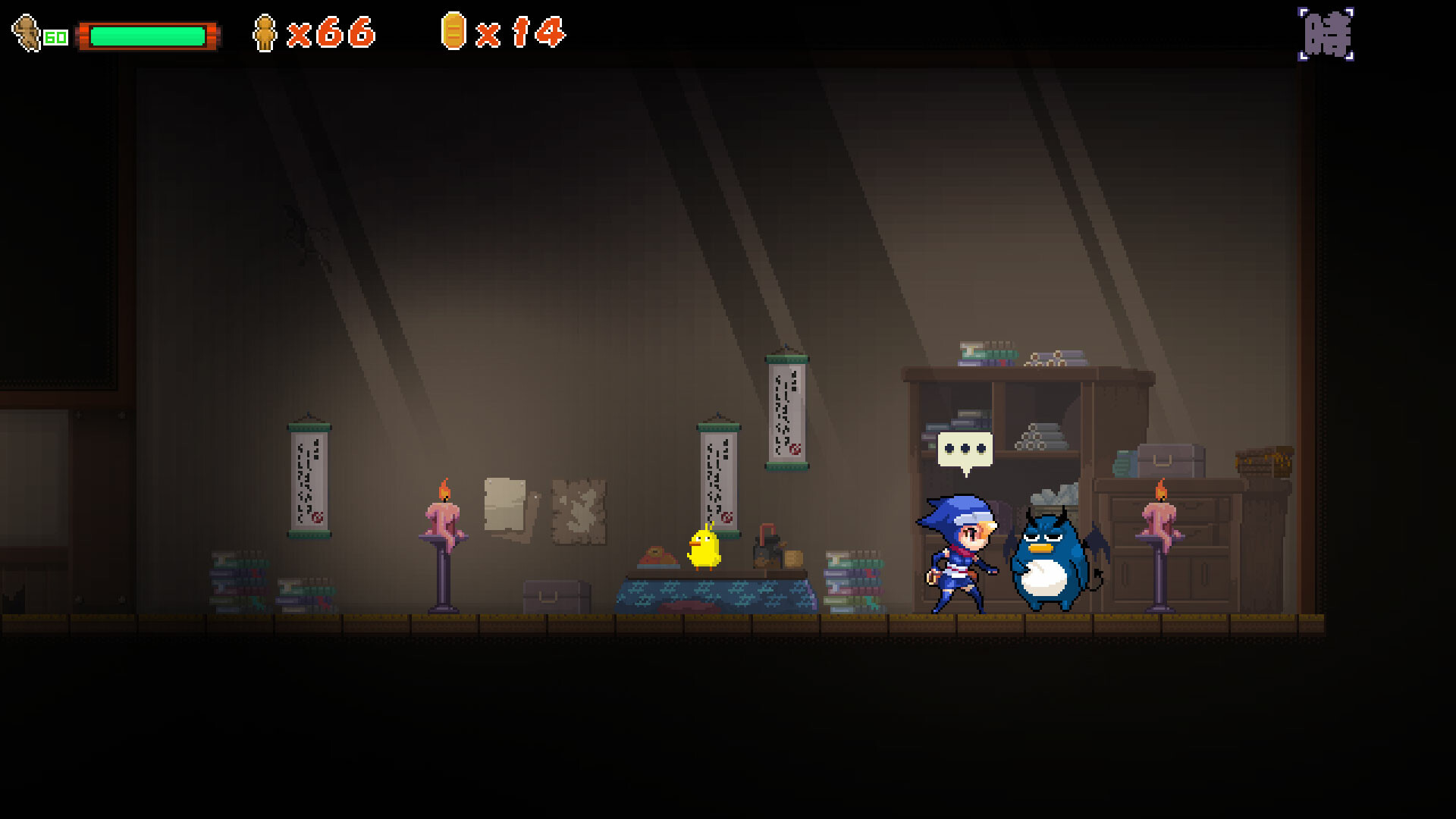
Task: Click the gold coin icon showing x14
Action: (x=453, y=32)
